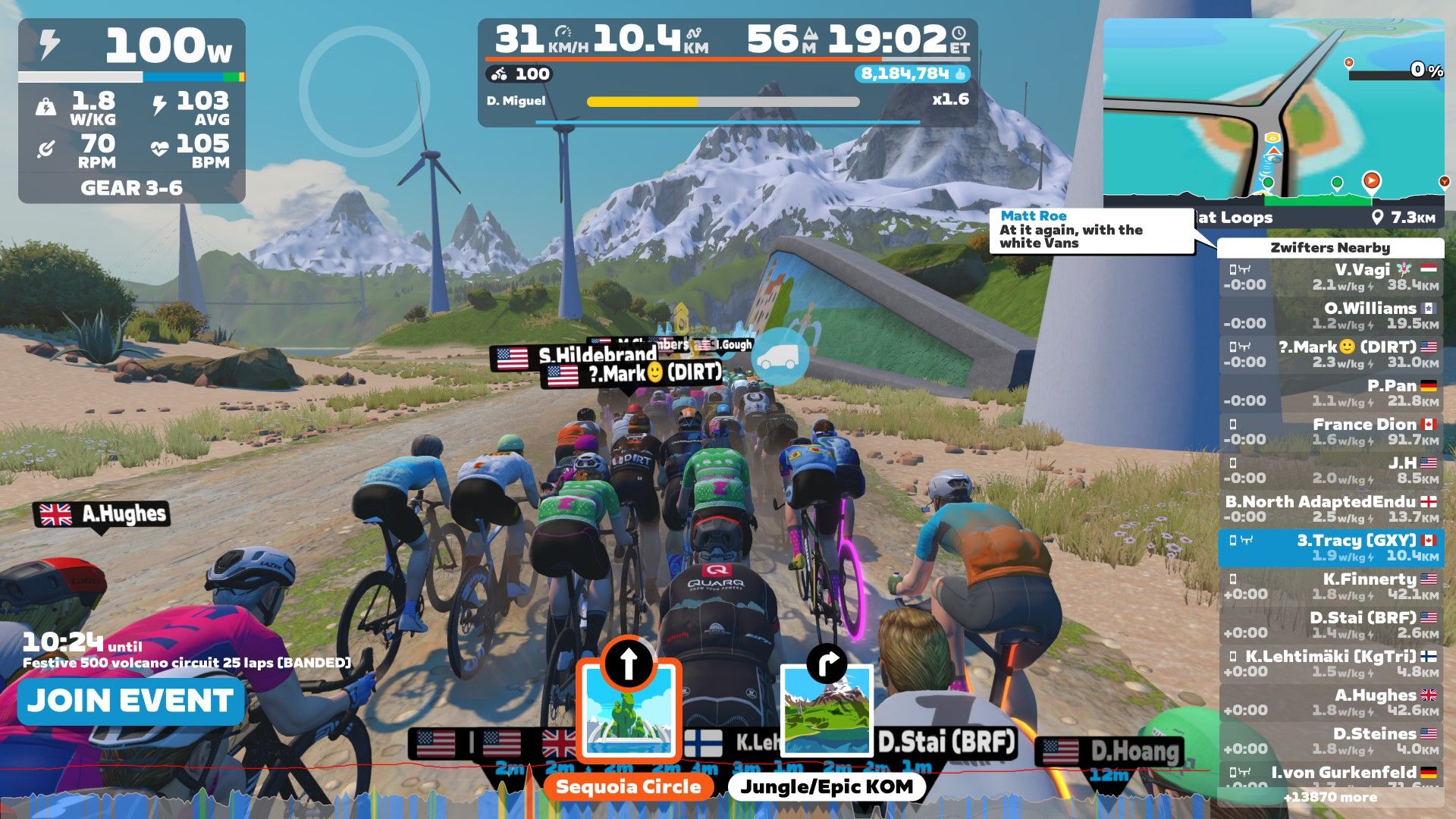Give a Ride On via thumbs-up counter
This screenshot has height=819, width=1456.
pos(913,74)
